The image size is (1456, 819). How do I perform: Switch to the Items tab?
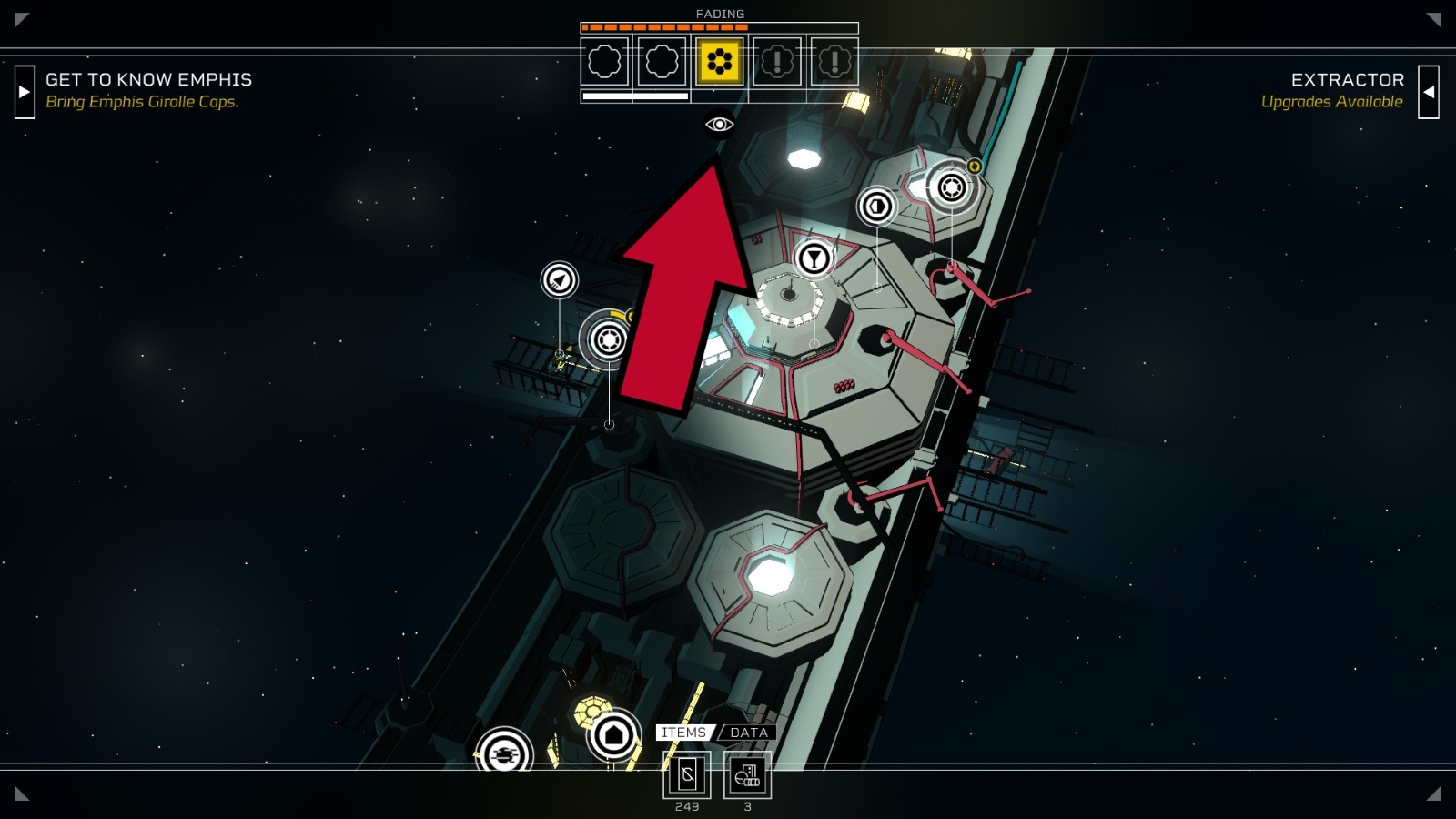click(x=683, y=733)
